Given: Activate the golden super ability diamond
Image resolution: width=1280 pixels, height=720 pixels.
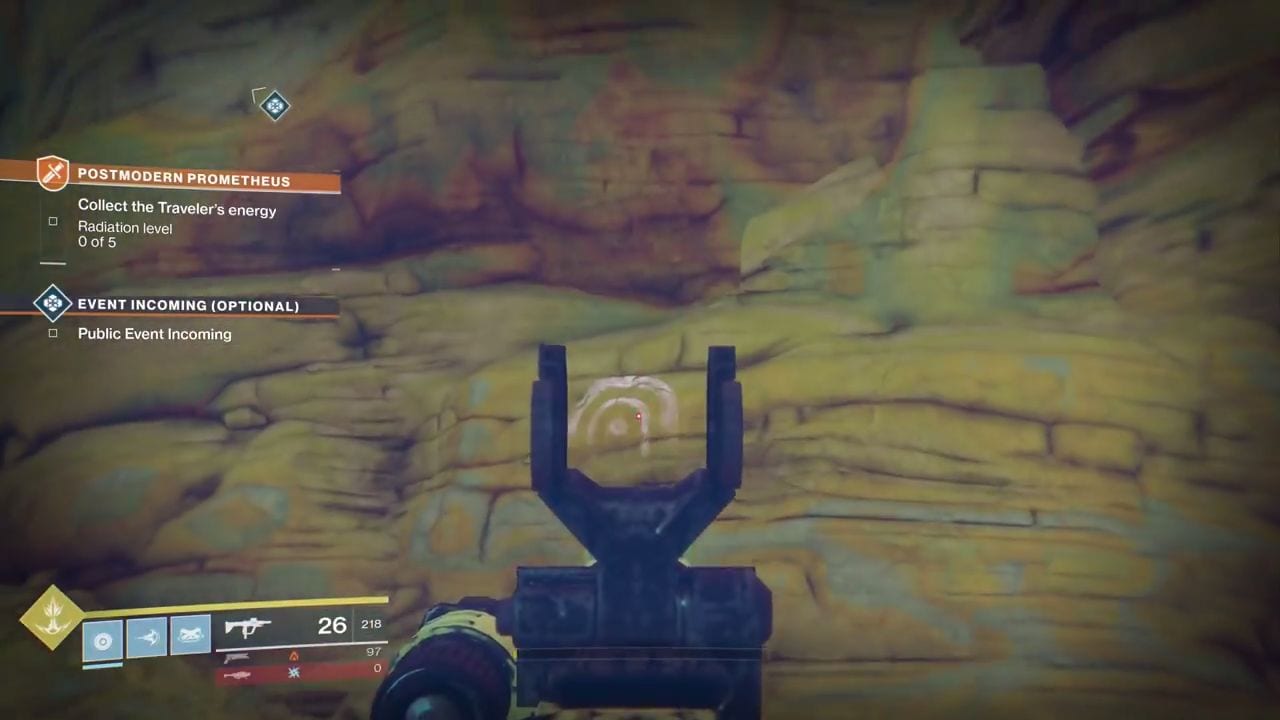Looking at the screenshot, I should pos(52,617).
